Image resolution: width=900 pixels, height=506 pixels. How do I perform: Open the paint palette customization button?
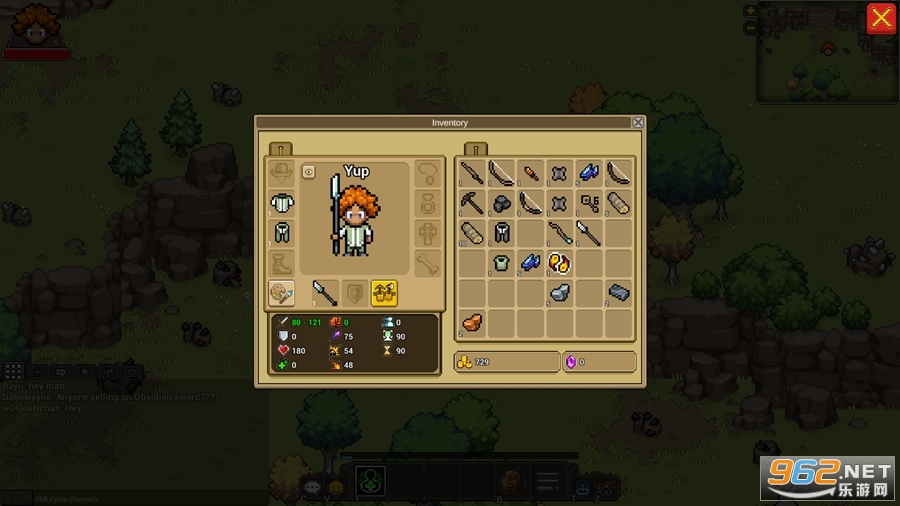pos(281,292)
